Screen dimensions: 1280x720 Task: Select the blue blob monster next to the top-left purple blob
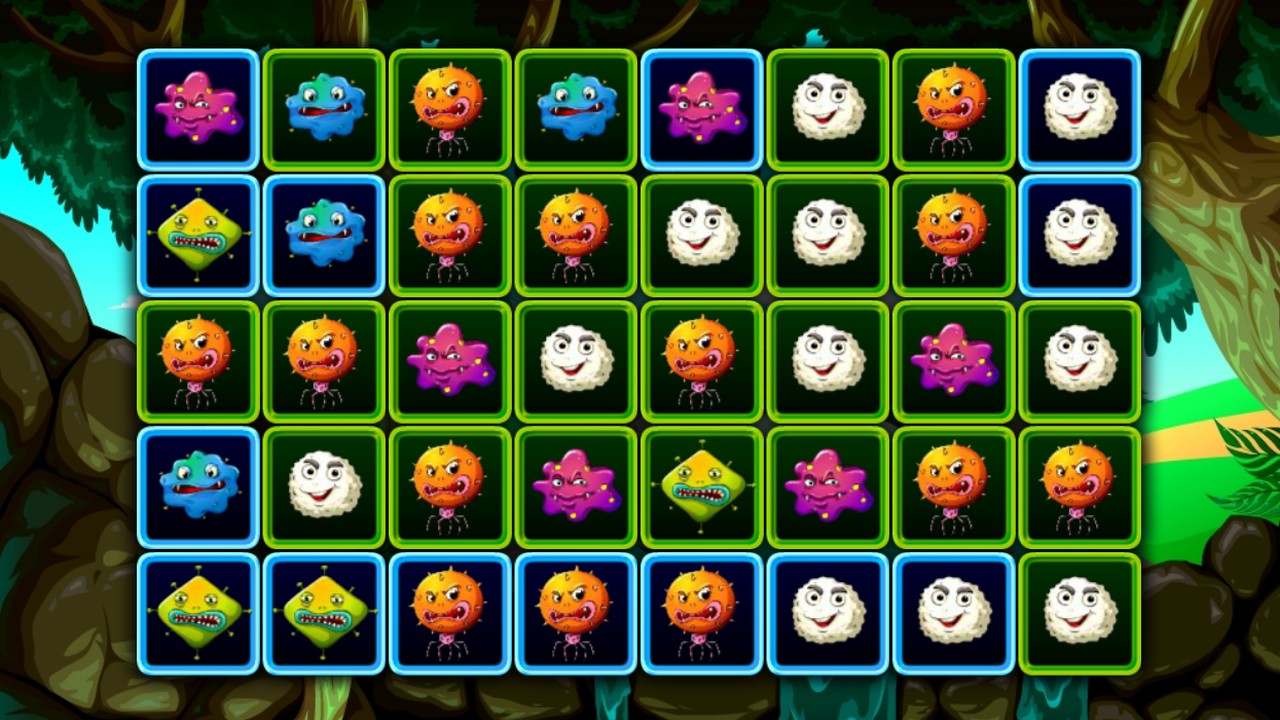tap(323, 110)
